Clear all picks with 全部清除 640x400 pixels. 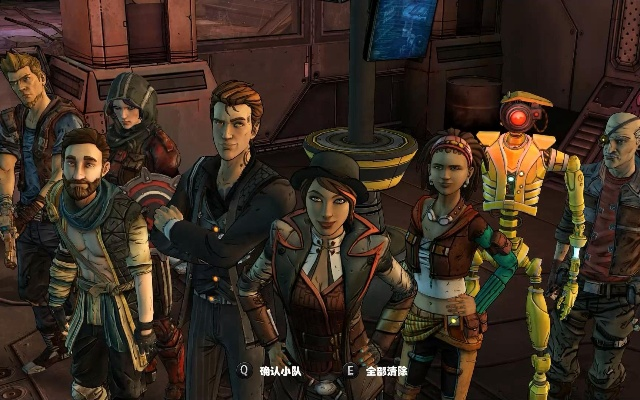click(x=387, y=370)
